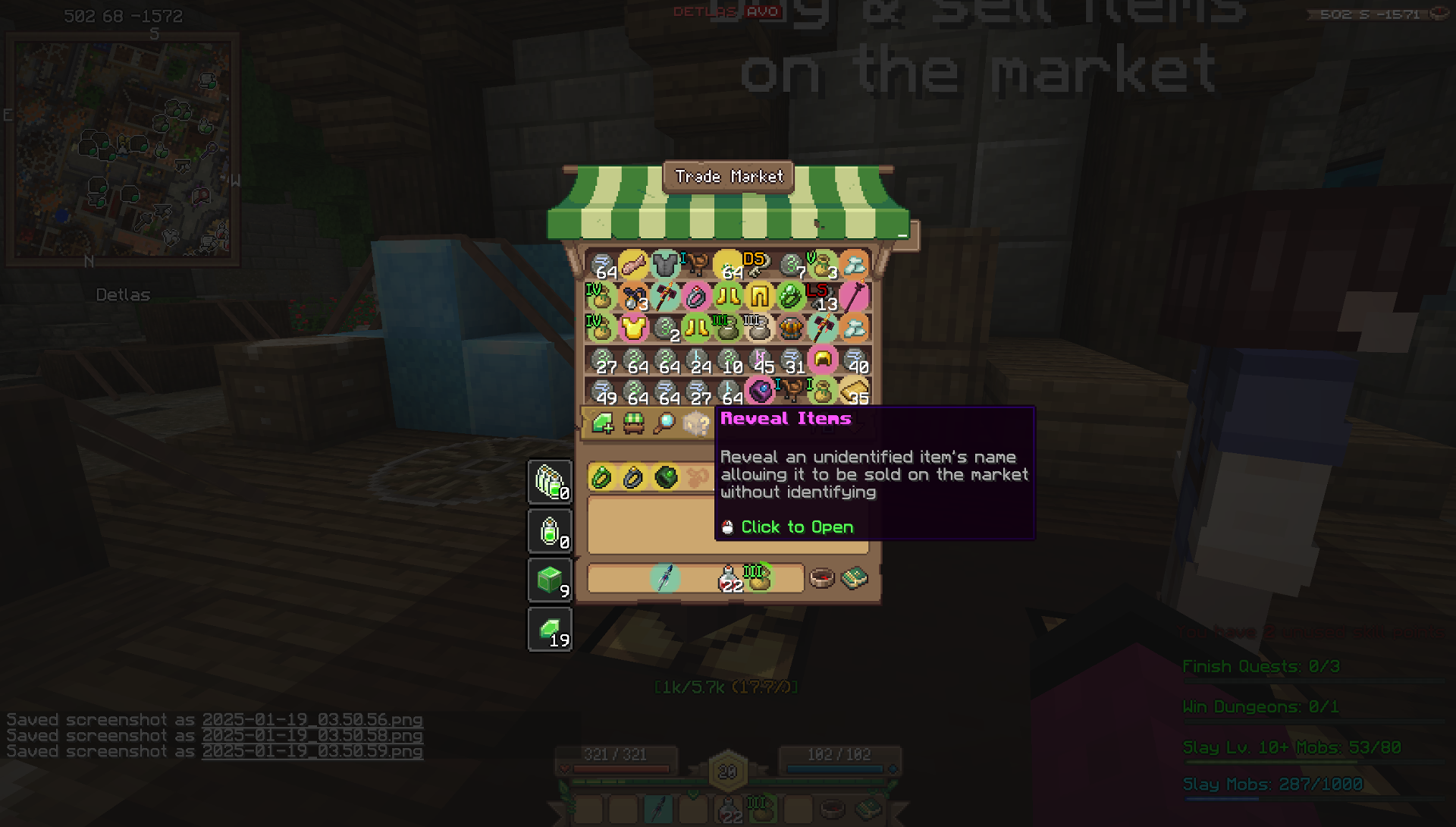The width and height of the screenshot is (1456, 827).
Task: Select the magnifying glass search icon
Action: coord(665,423)
